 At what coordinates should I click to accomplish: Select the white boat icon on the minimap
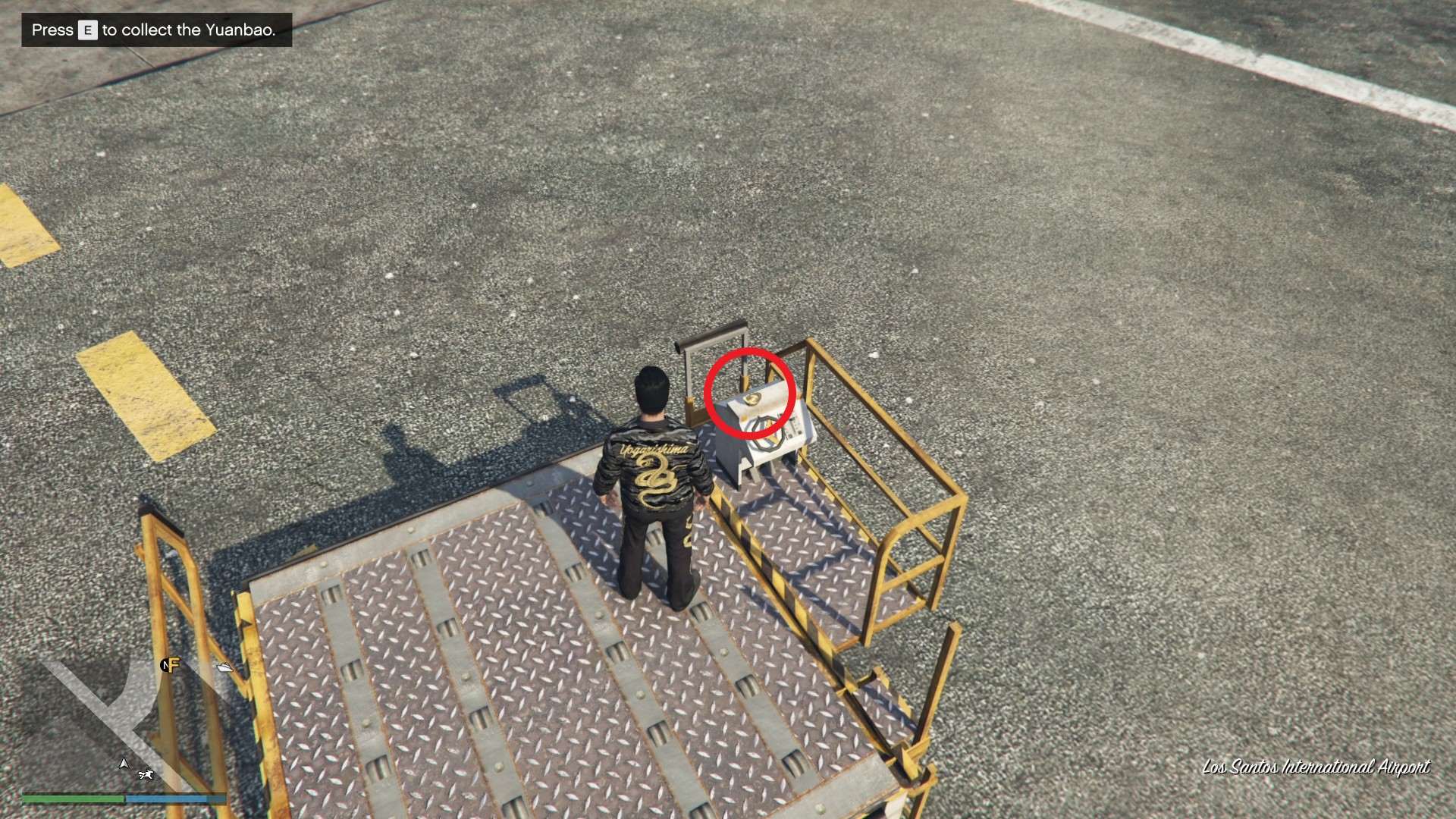coord(224,667)
